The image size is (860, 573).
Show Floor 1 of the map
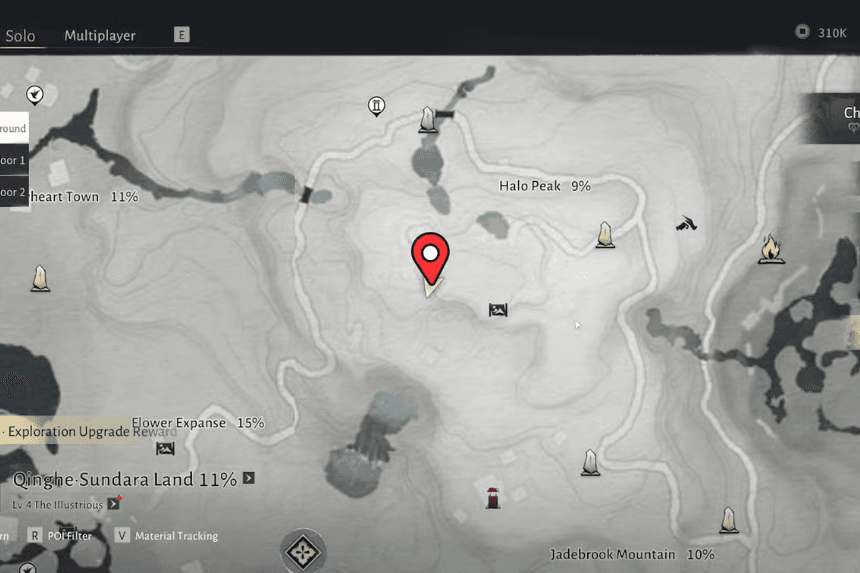(x=13, y=160)
